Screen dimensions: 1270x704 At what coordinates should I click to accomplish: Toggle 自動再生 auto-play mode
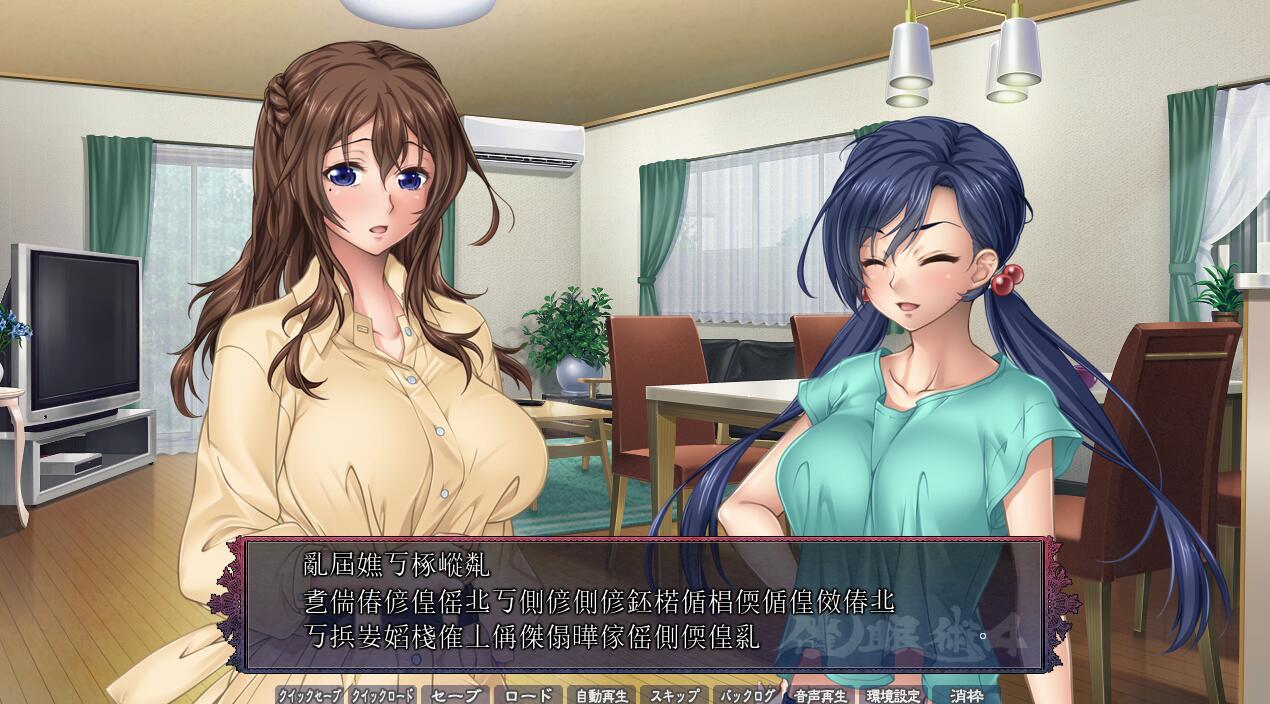[x=600, y=695]
